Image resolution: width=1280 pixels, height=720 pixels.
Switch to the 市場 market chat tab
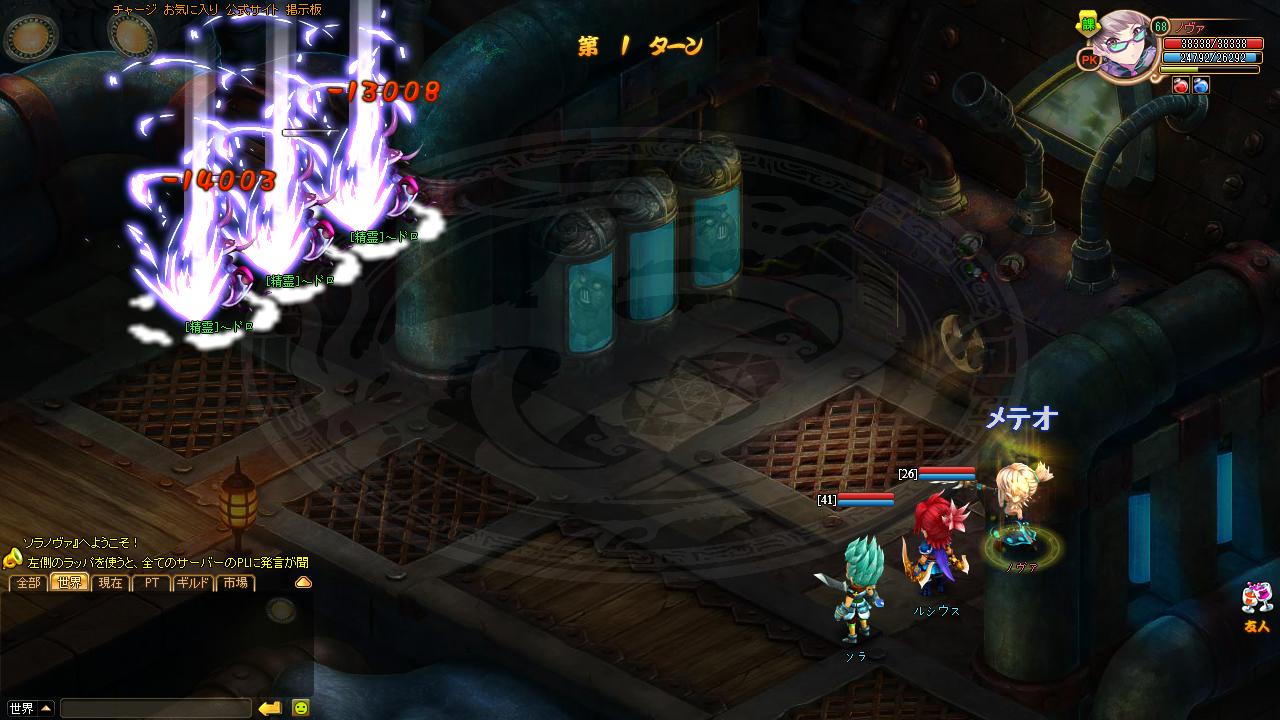(235, 582)
